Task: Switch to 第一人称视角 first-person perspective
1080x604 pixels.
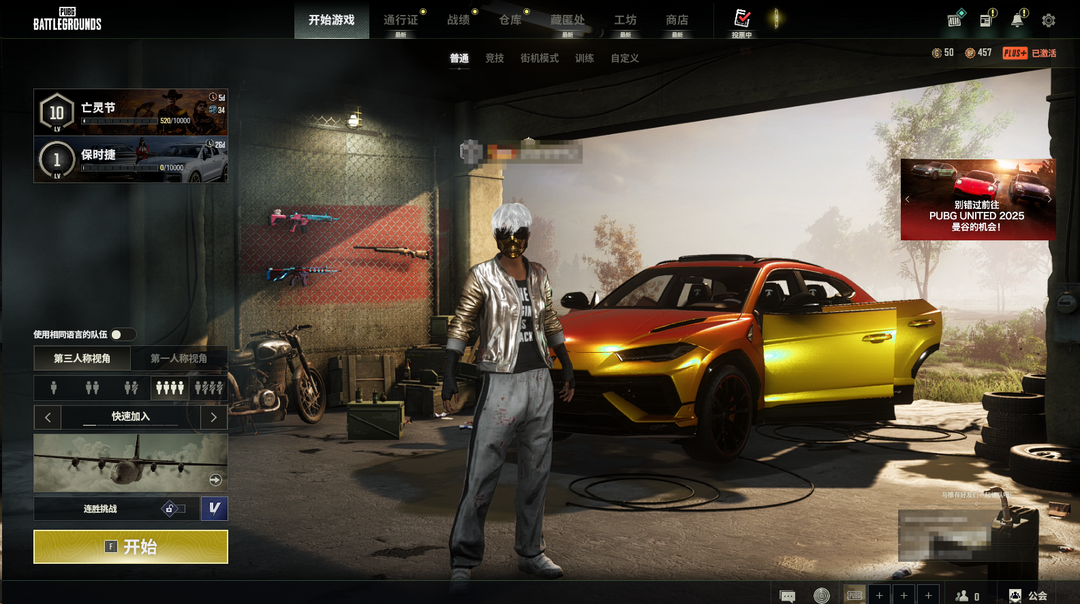Action: pyautogui.click(x=179, y=358)
